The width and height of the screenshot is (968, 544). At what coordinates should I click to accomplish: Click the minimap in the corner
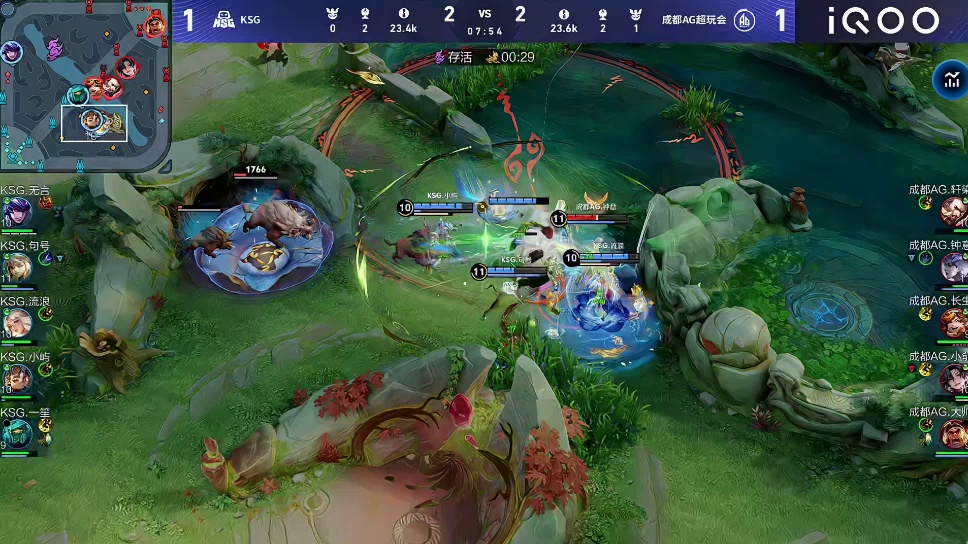84,88
